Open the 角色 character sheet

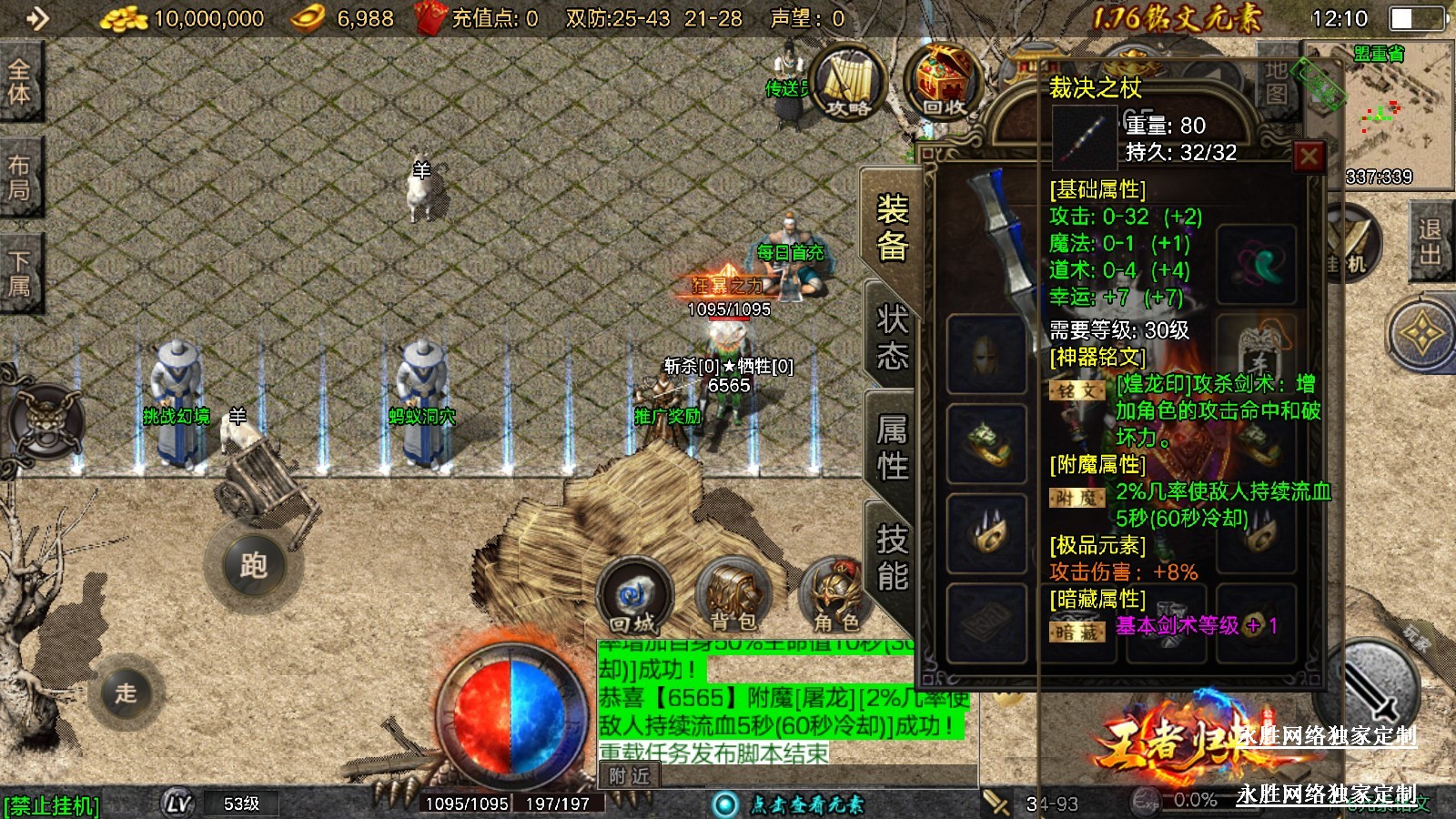(x=836, y=598)
